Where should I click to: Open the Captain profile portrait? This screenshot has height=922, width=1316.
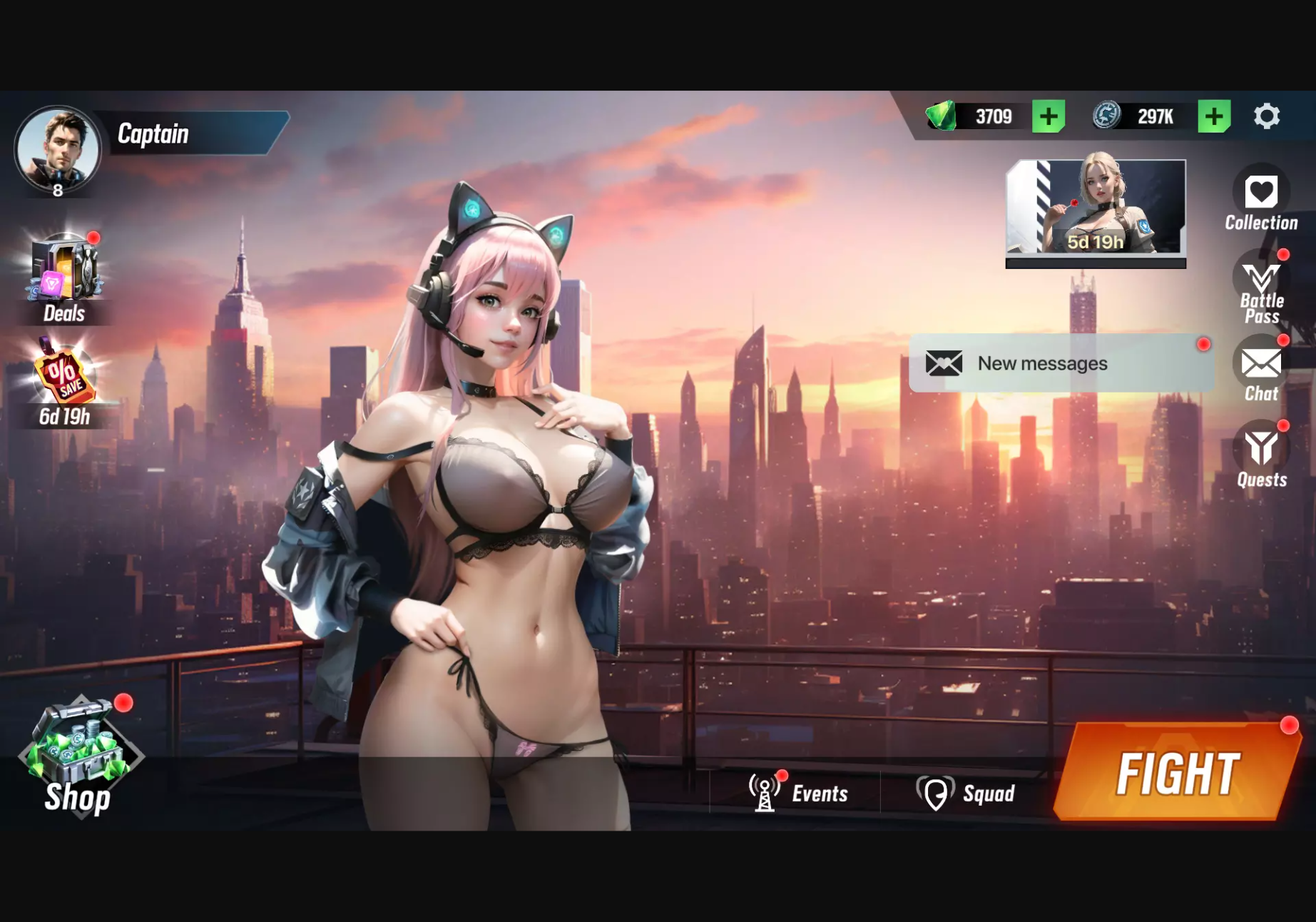[x=58, y=151]
